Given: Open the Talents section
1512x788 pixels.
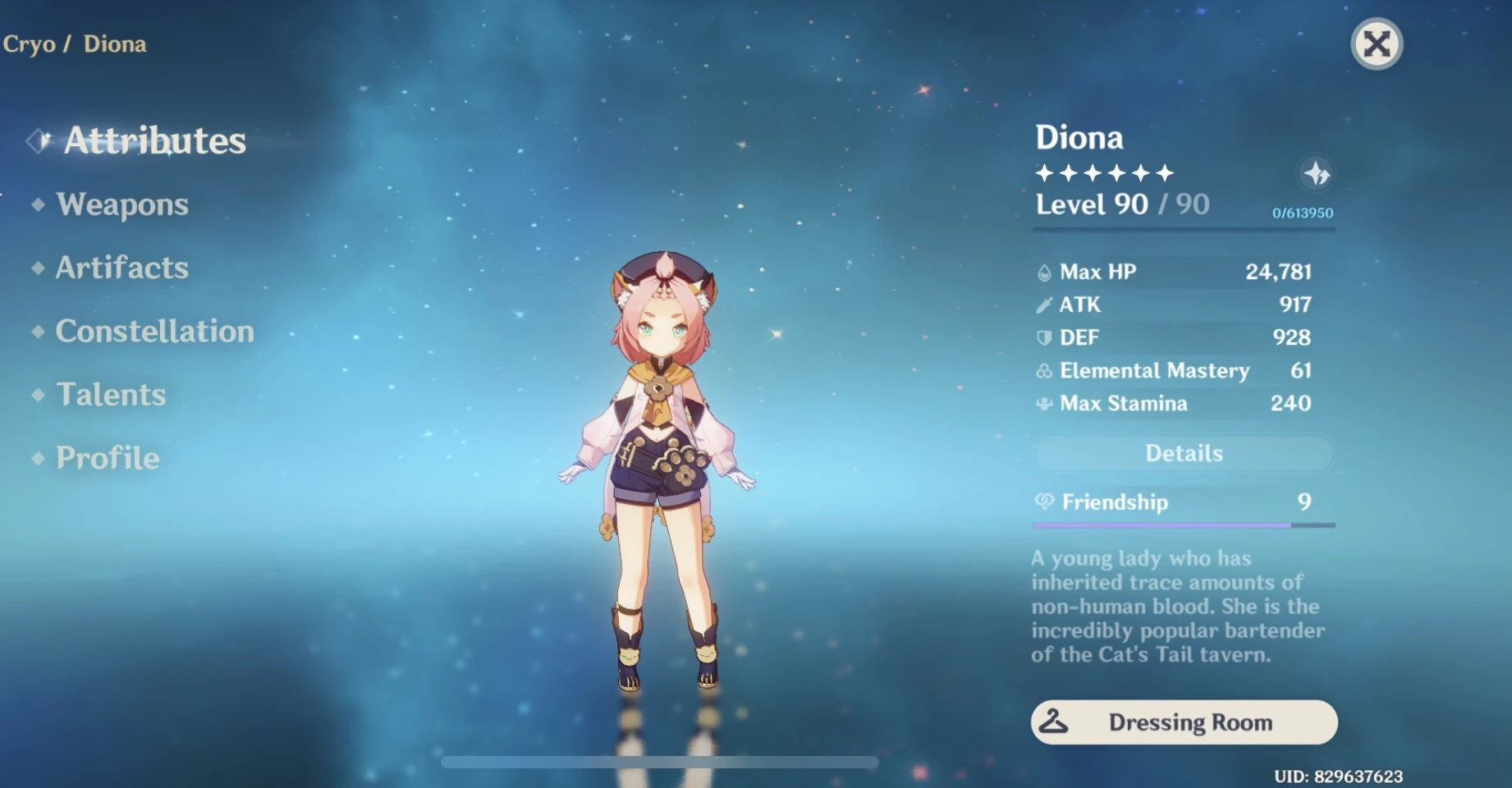Looking at the screenshot, I should tap(110, 395).
